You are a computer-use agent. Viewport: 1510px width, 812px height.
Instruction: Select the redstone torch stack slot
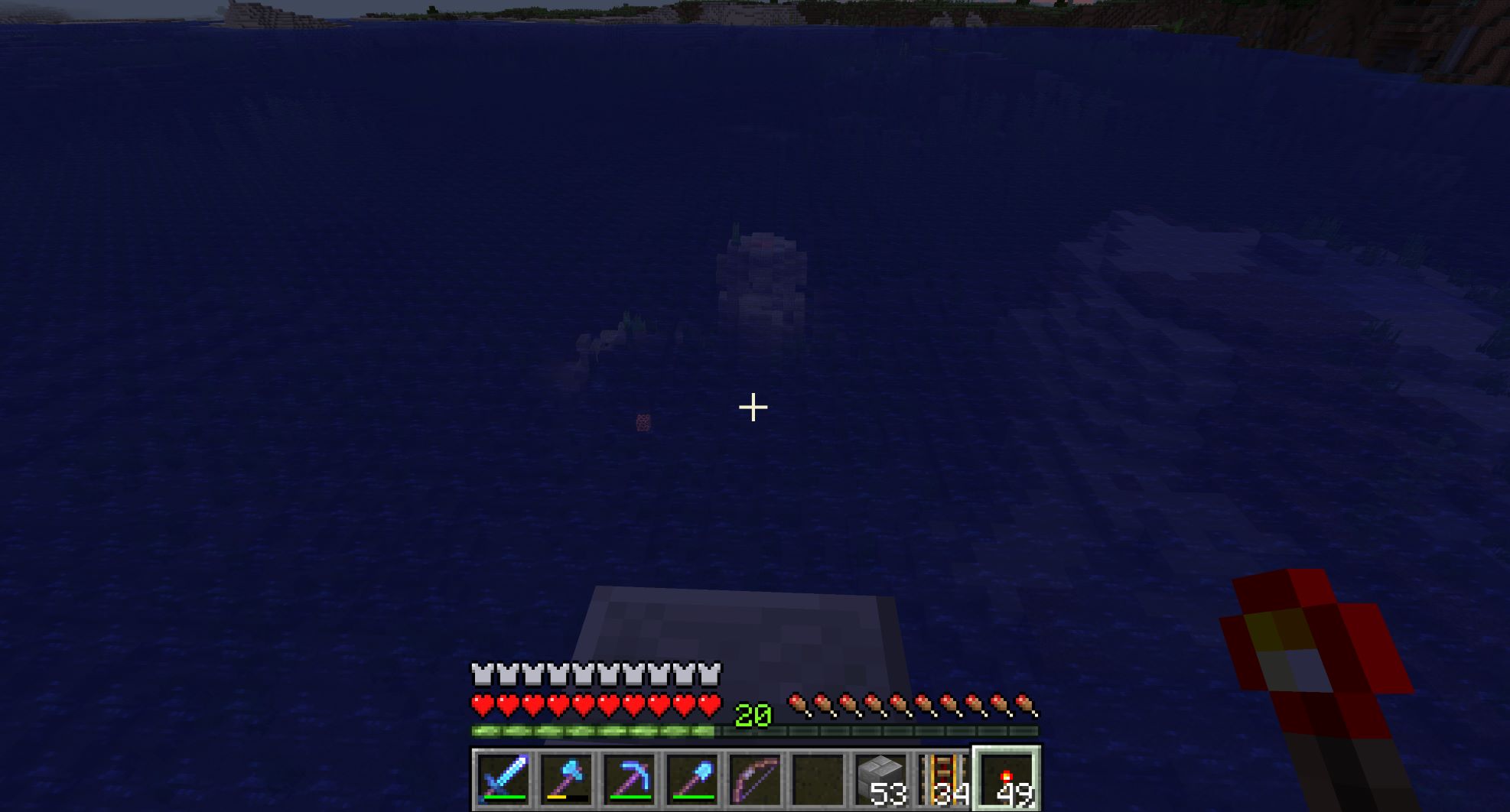click(1007, 779)
